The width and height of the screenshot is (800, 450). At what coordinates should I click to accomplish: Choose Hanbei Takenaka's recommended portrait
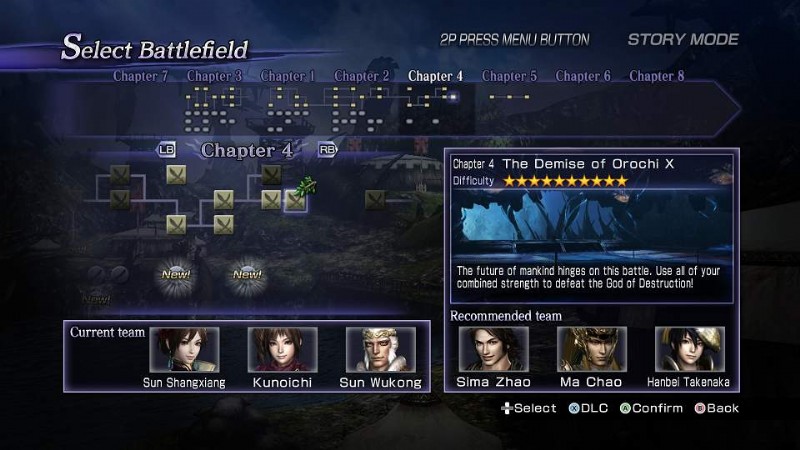pyautogui.click(x=689, y=349)
